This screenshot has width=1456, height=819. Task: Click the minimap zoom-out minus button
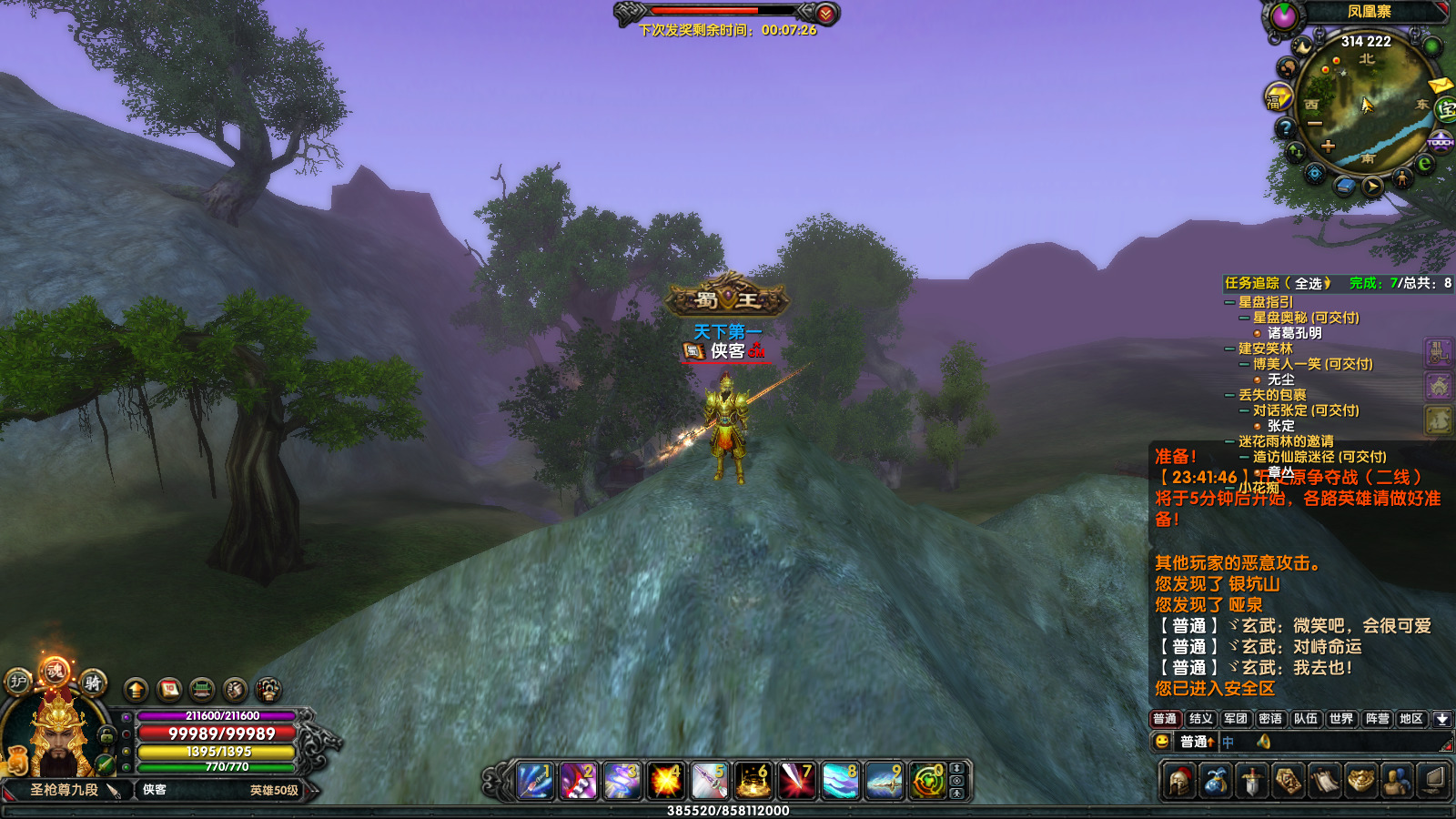[1315, 124]
